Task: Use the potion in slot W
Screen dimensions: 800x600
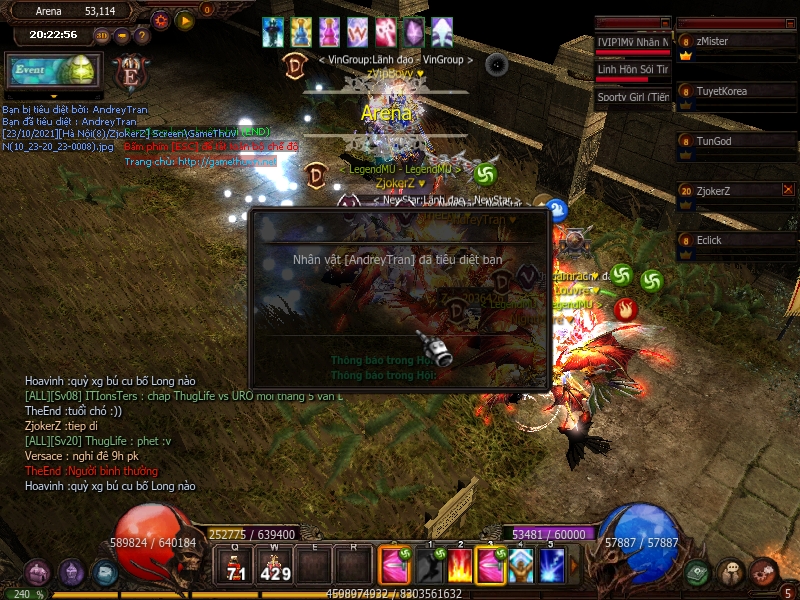Action: (x=275, y=565)
